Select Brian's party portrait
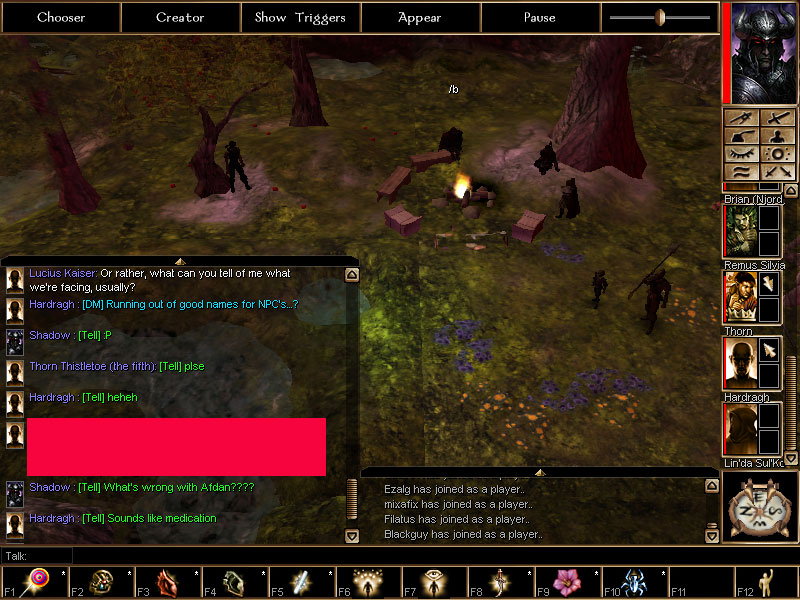Image resolution: width=800 pixels, height=600 pixels. [x=739, y=231]
